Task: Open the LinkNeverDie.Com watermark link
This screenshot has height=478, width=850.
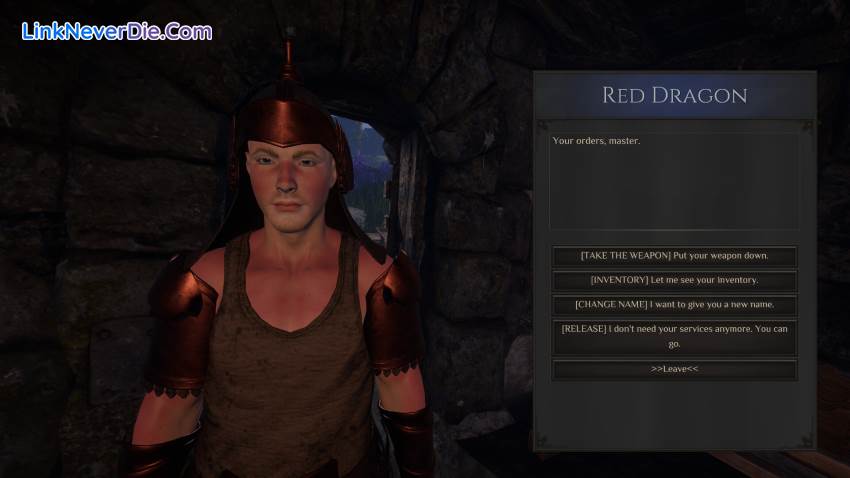Action: point(117,31)
